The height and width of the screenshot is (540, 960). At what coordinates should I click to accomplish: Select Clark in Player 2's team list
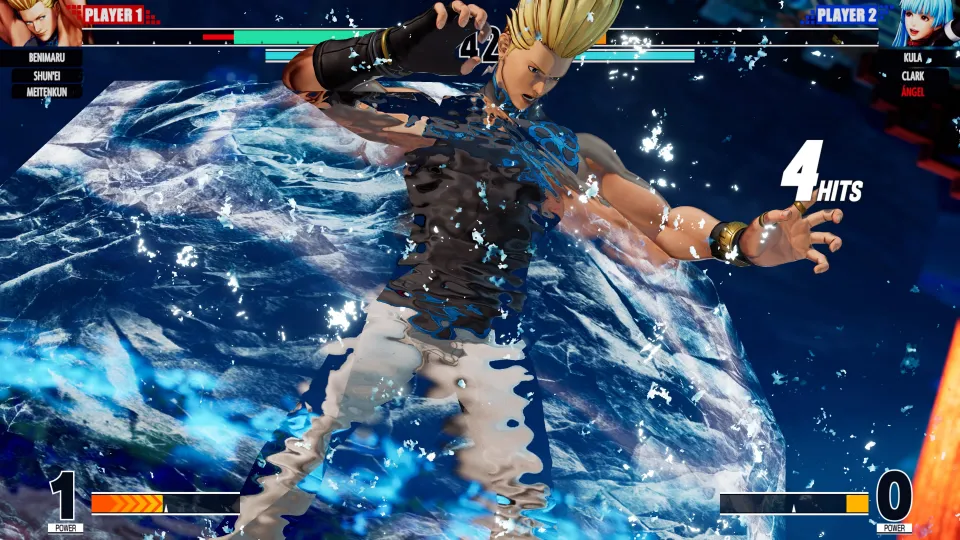tap(912, 75)
